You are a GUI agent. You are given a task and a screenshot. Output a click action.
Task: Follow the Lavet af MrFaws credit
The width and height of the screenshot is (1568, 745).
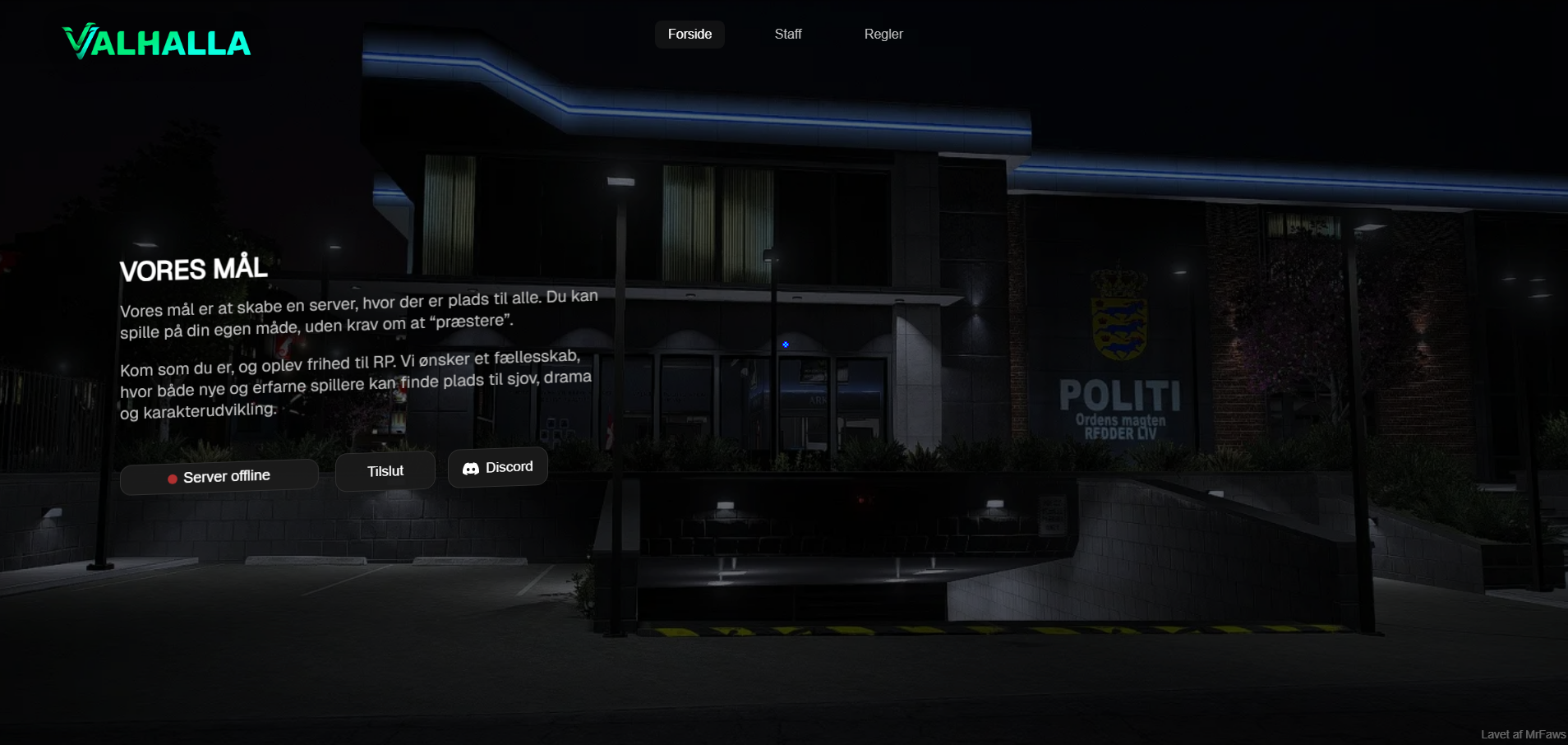coord(1523,734)
